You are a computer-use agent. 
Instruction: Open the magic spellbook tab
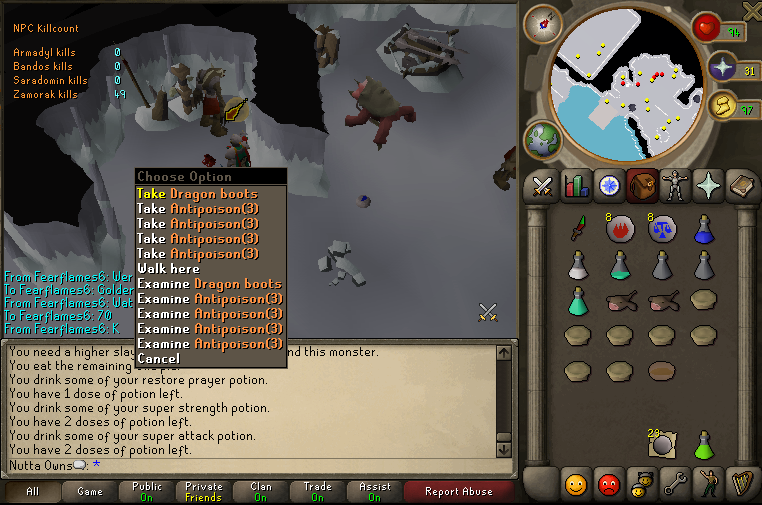tap(740, 185)
